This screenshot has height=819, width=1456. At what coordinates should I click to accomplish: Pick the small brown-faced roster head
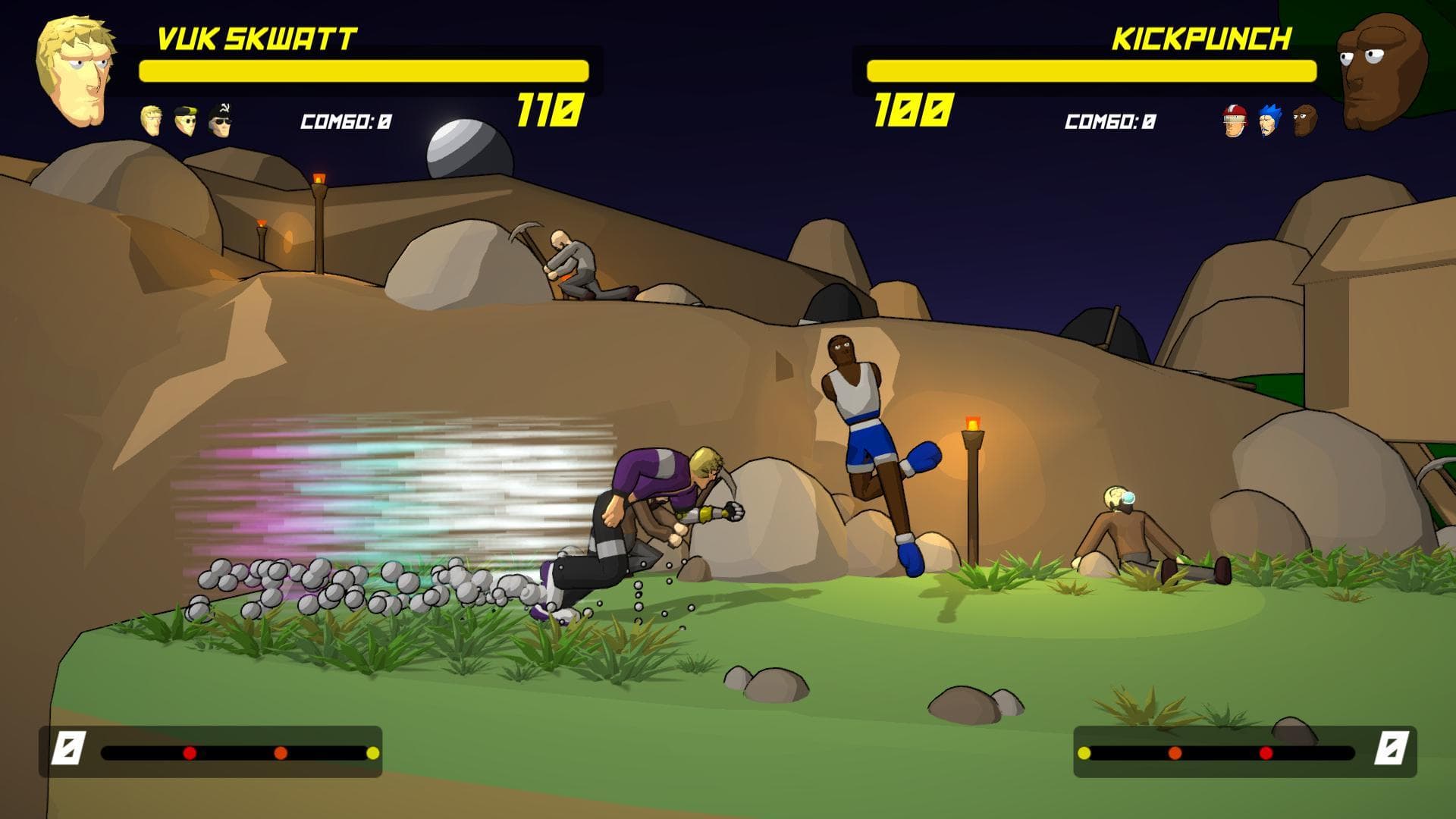point(1304,121)
